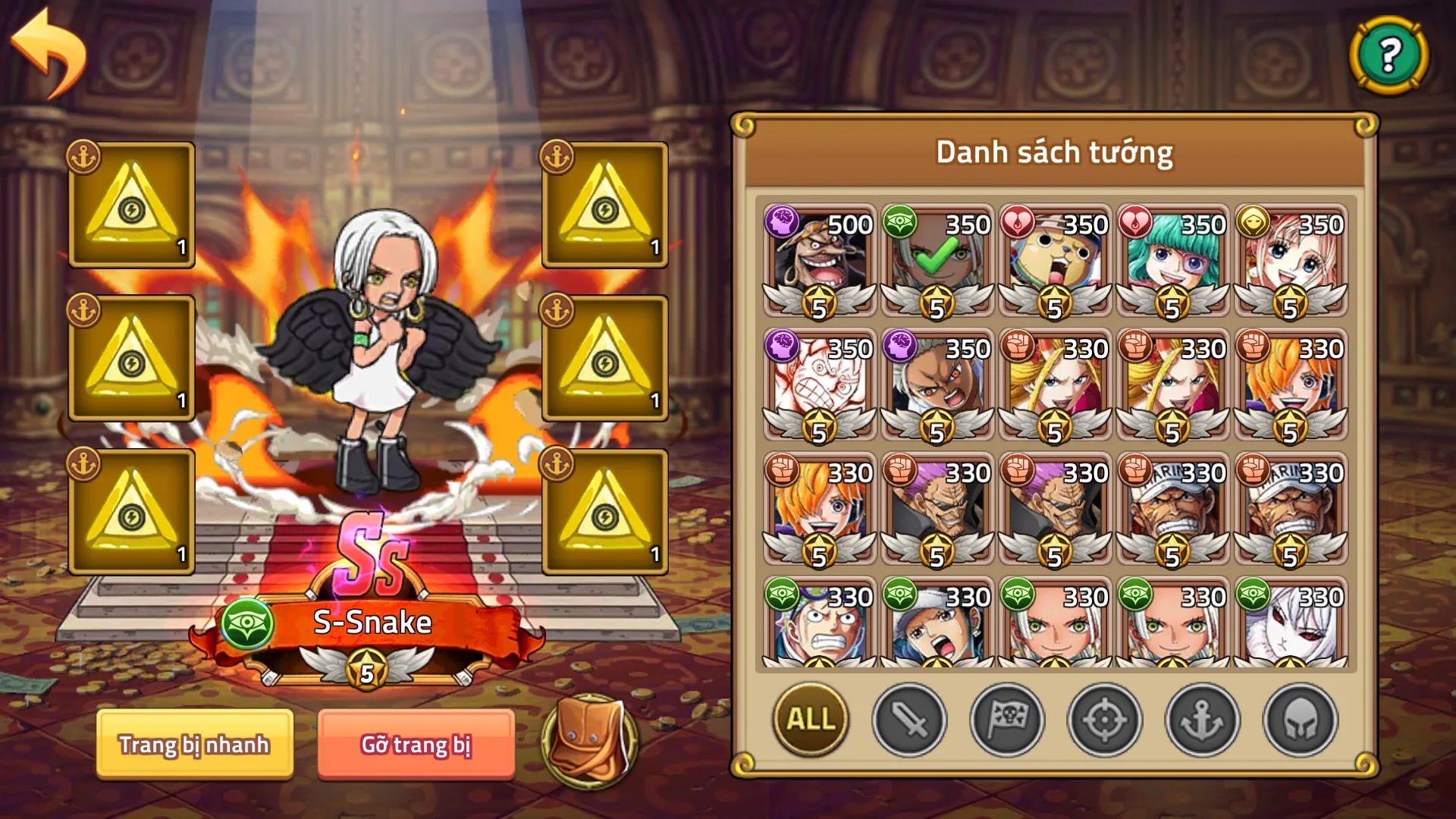
Task: Filter heroes by the sword class icon
Action: click(911, 720)
